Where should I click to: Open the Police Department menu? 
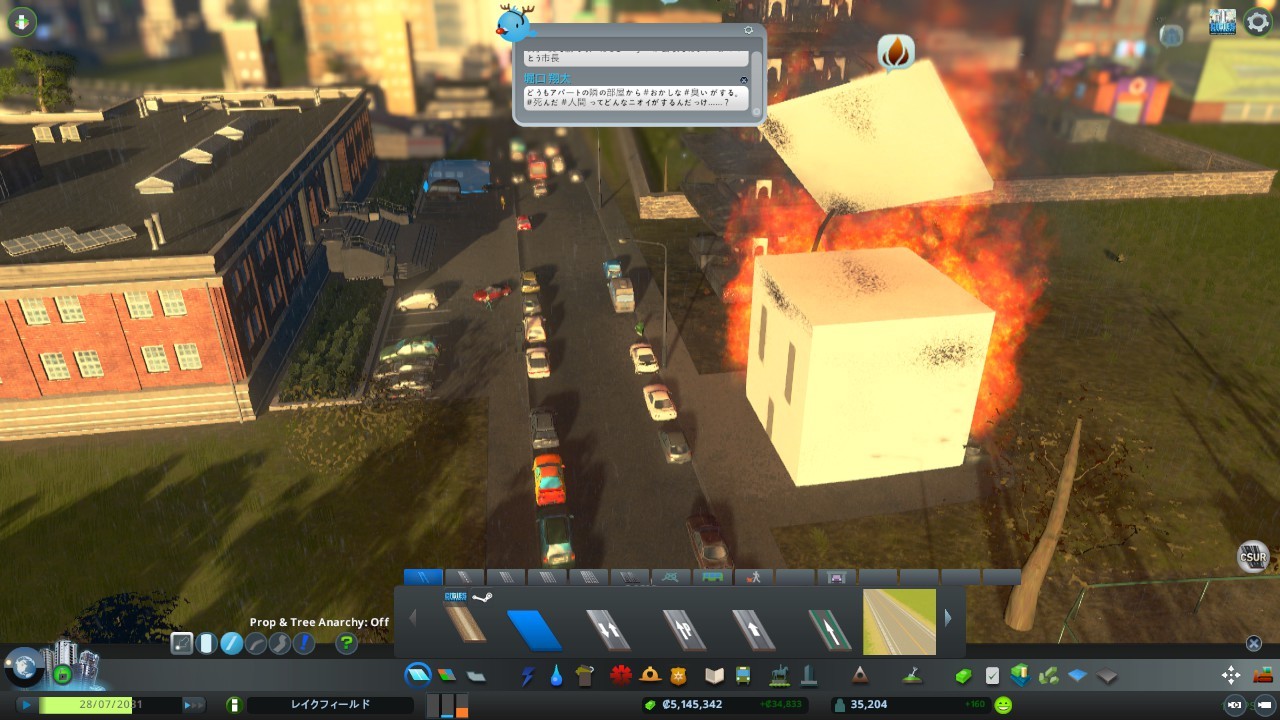point(679,676)
